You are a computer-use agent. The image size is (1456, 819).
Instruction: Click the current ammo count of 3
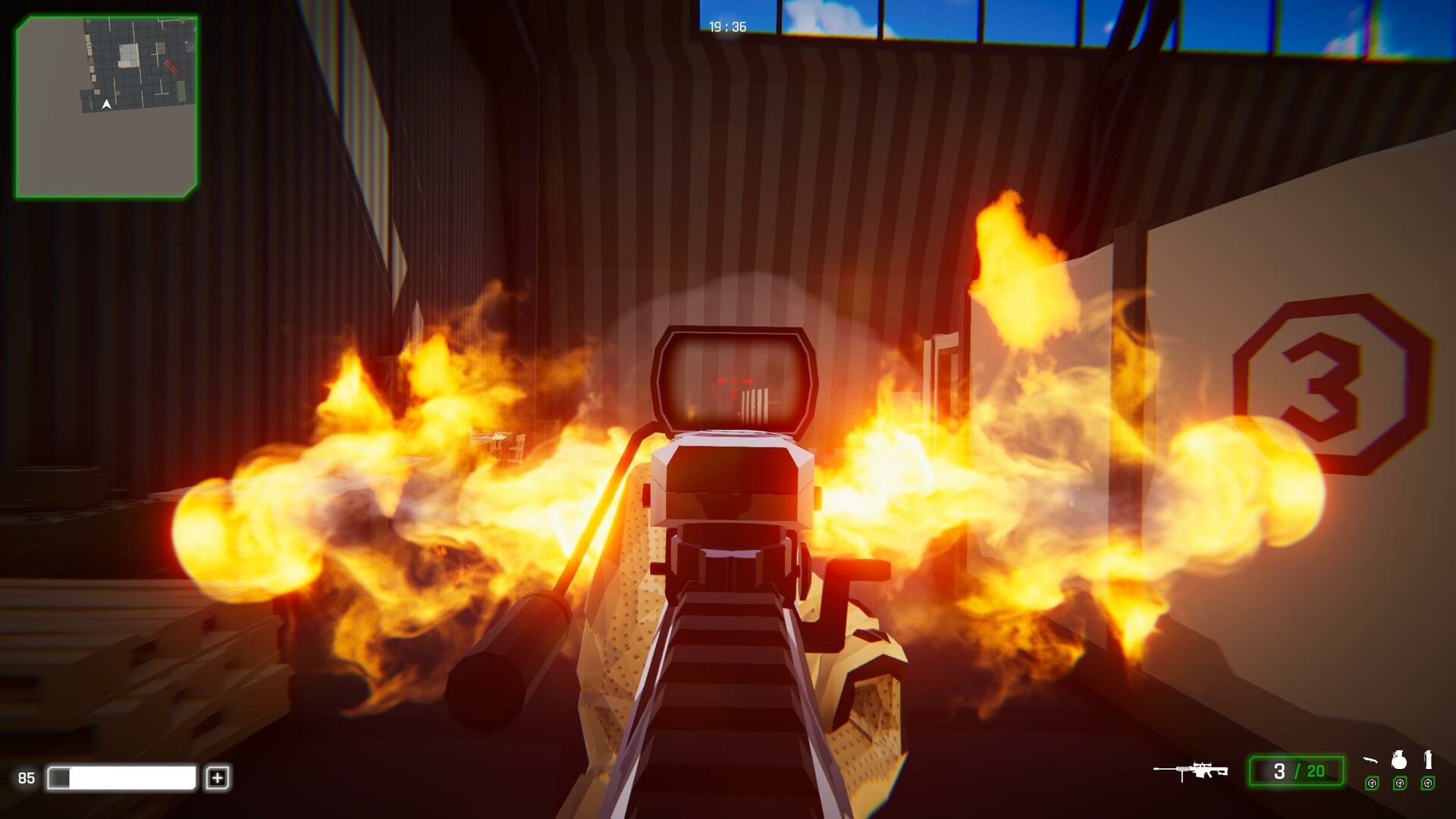click(x=1280, y=770)
